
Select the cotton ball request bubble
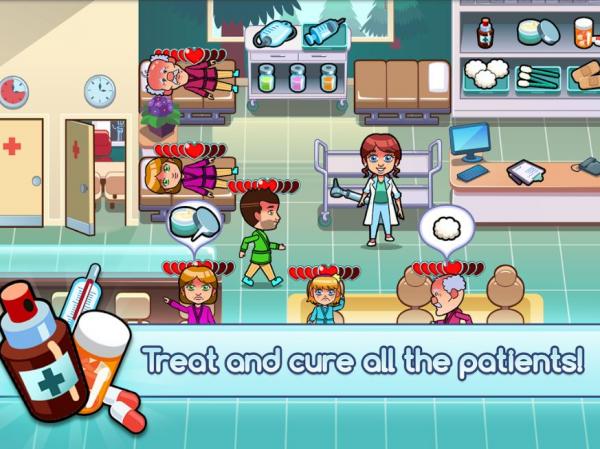pyautogui.click(x=445, y=225)
